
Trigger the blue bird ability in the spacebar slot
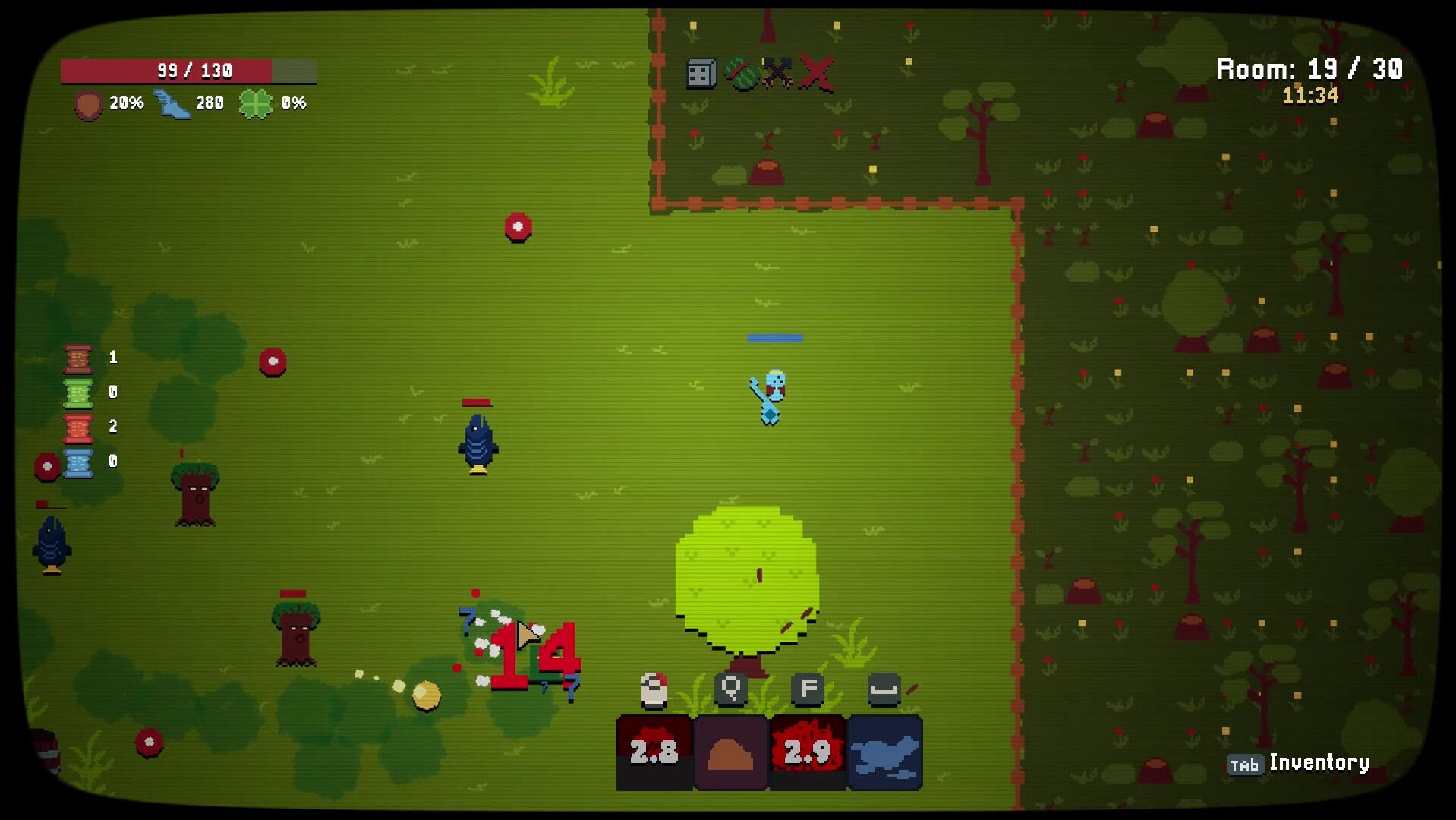coord(884,752)
